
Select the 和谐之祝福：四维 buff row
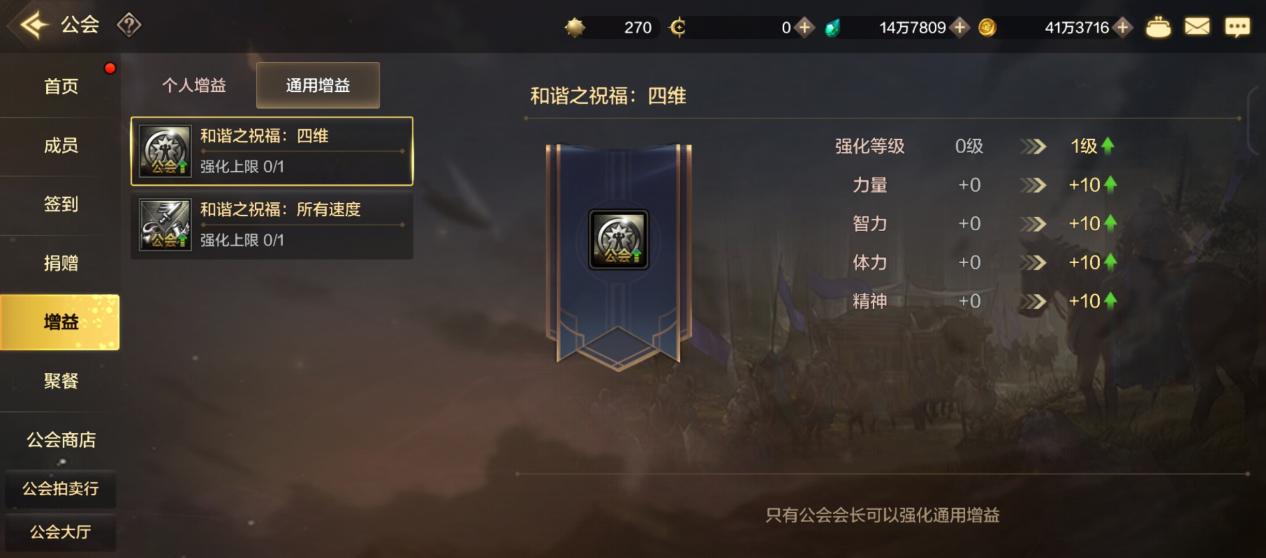pyautogui.click(x=272, y=151)
